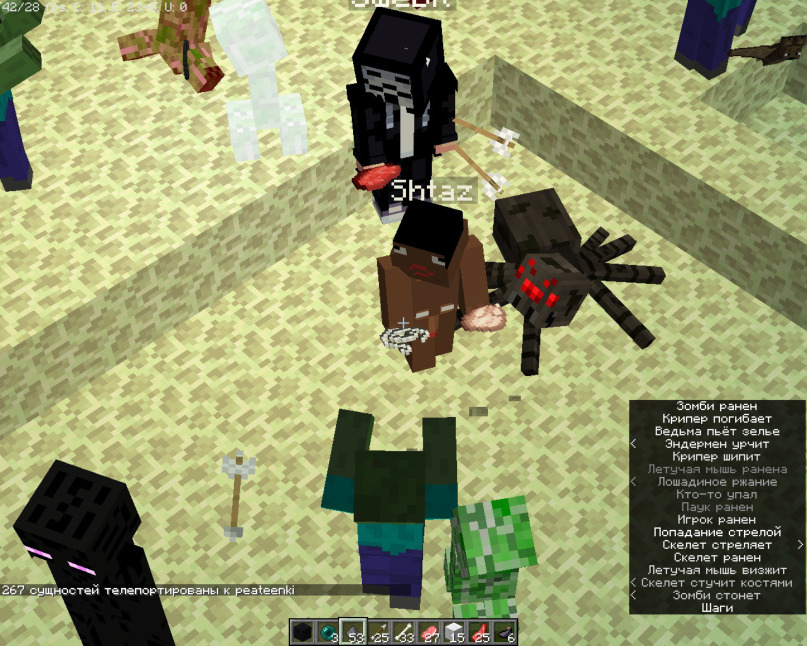Choose the gray item stack of 53
Image resolution: width=807 pixels, height=646 pixels.
(353, 632)
